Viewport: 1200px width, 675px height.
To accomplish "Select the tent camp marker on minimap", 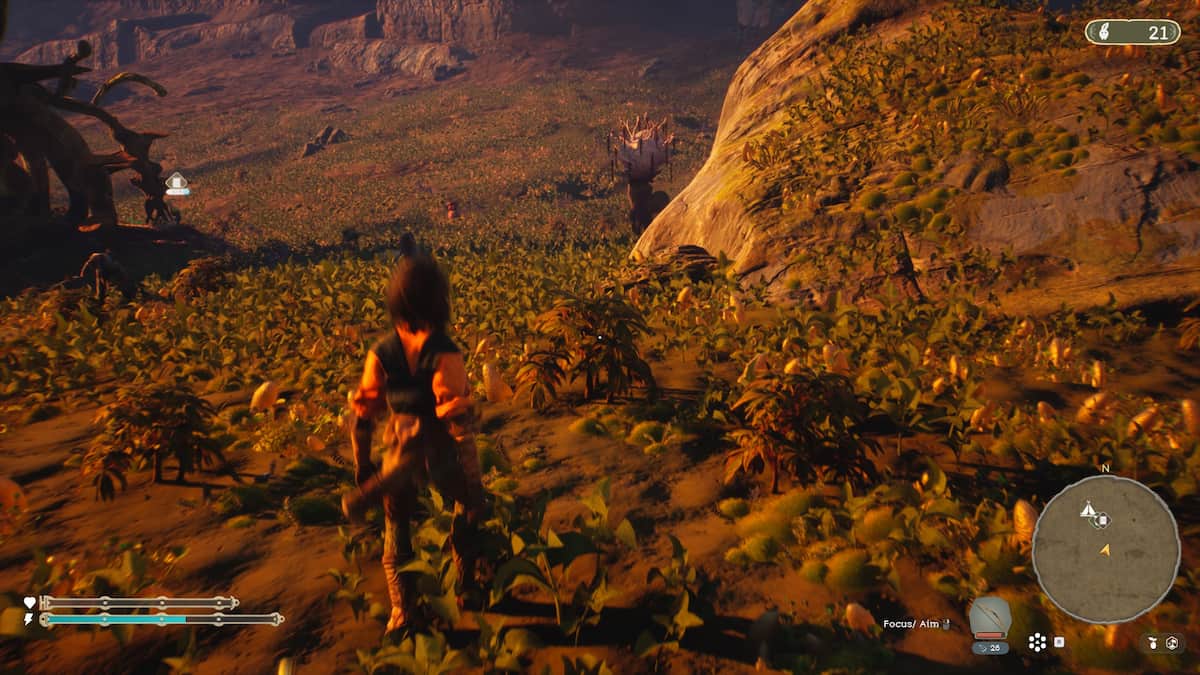I will [1087, 510].
